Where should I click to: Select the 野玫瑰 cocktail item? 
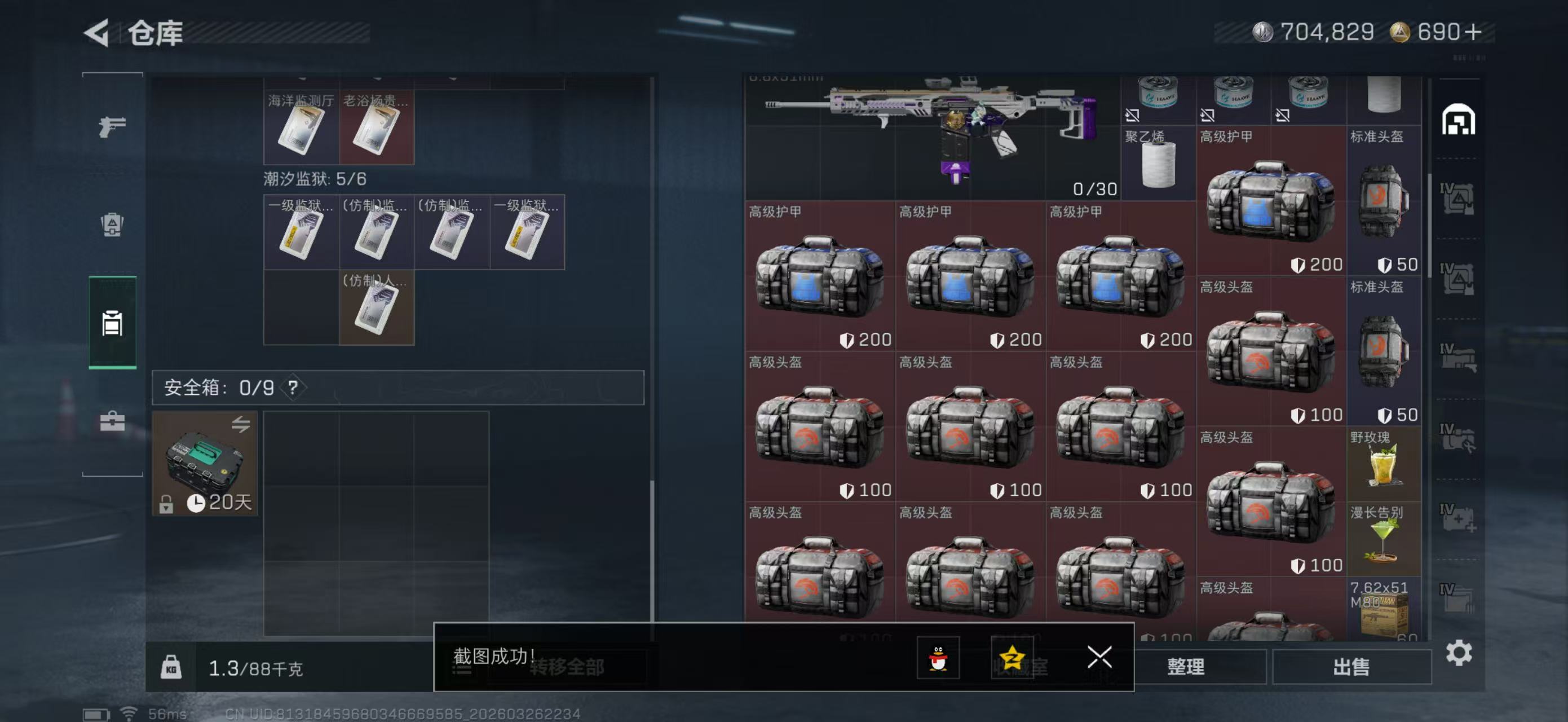[x=1384, y=464]
